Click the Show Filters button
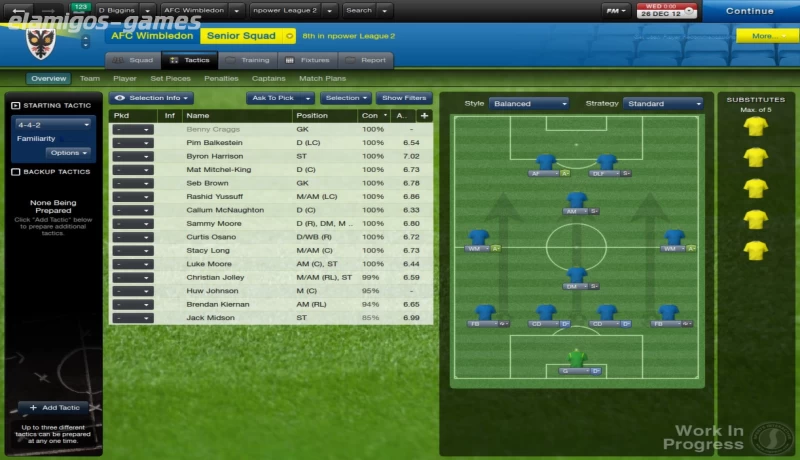Image resolution: width=800 pixels, height=460 pixels. point(404,98)
